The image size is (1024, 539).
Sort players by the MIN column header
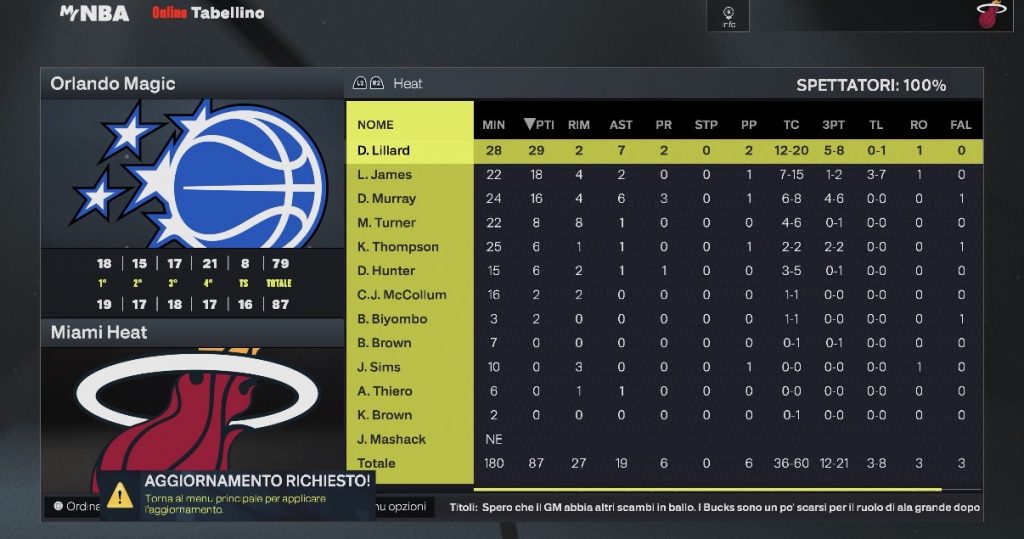pos(494,125)
